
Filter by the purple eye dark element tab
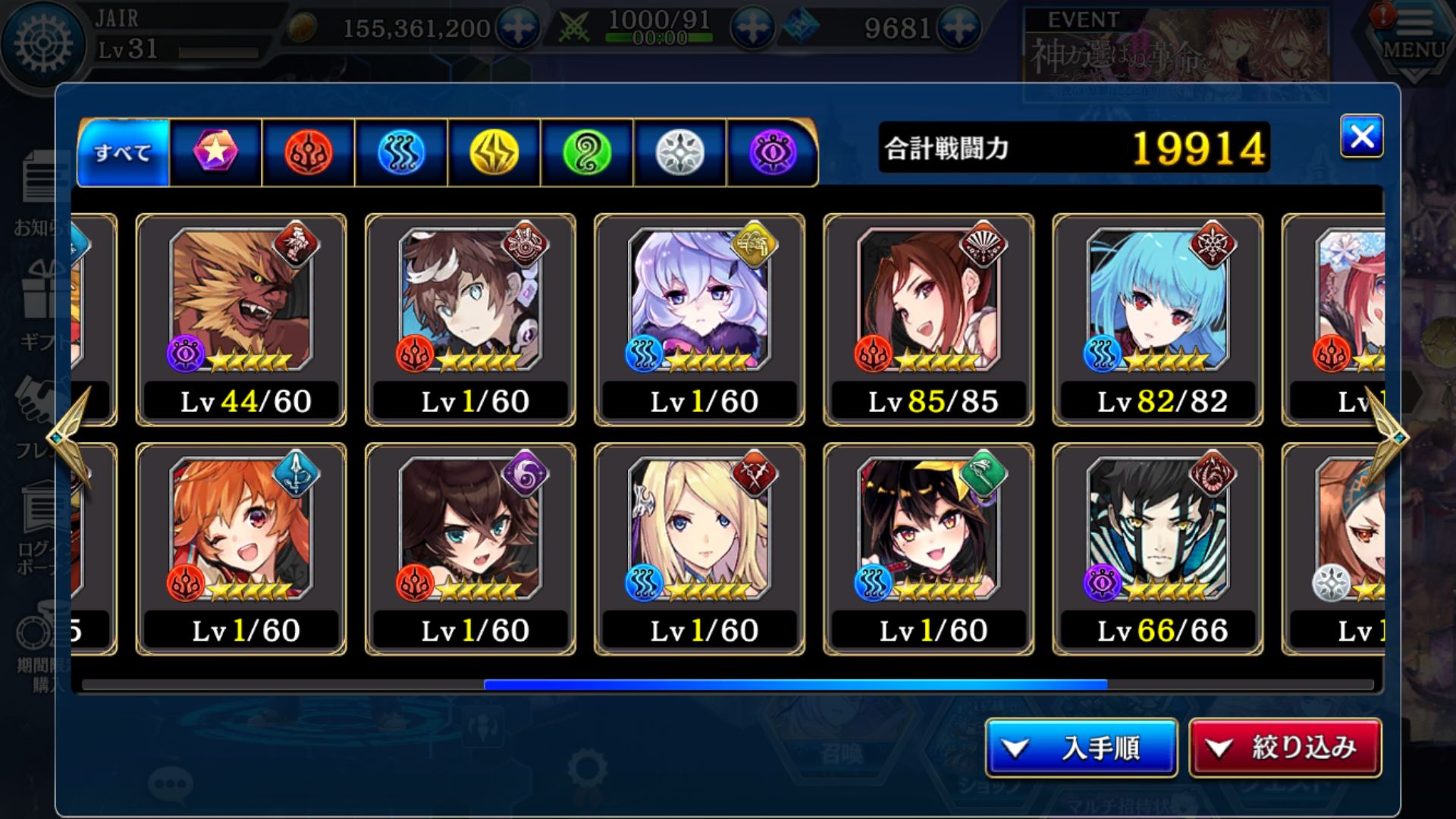click(x=772, y=152)
